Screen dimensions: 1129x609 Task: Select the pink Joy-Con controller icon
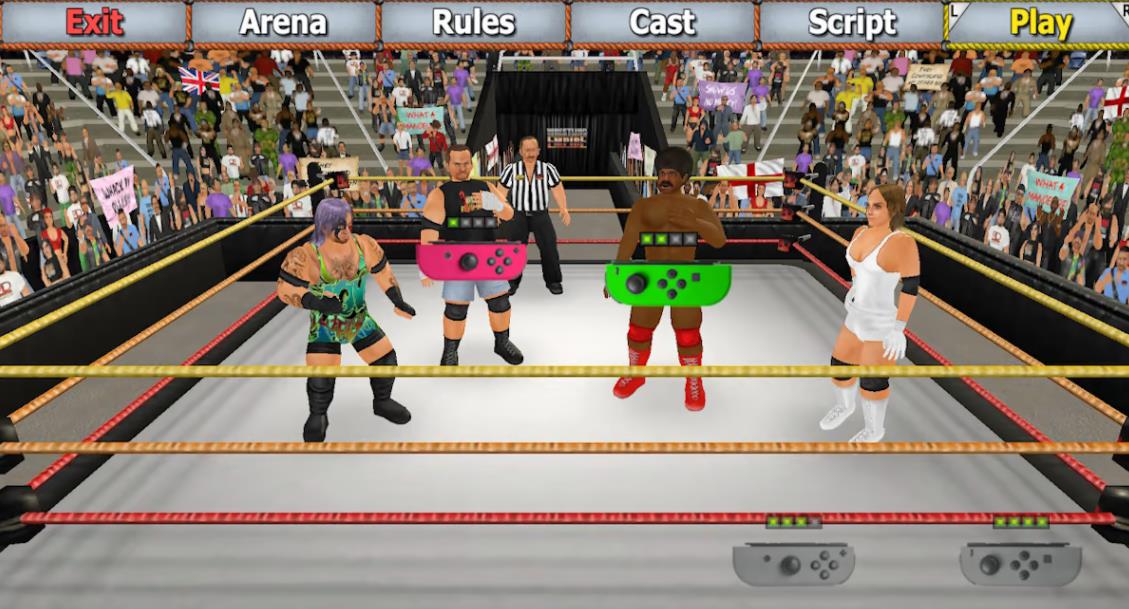coord(471,261)
